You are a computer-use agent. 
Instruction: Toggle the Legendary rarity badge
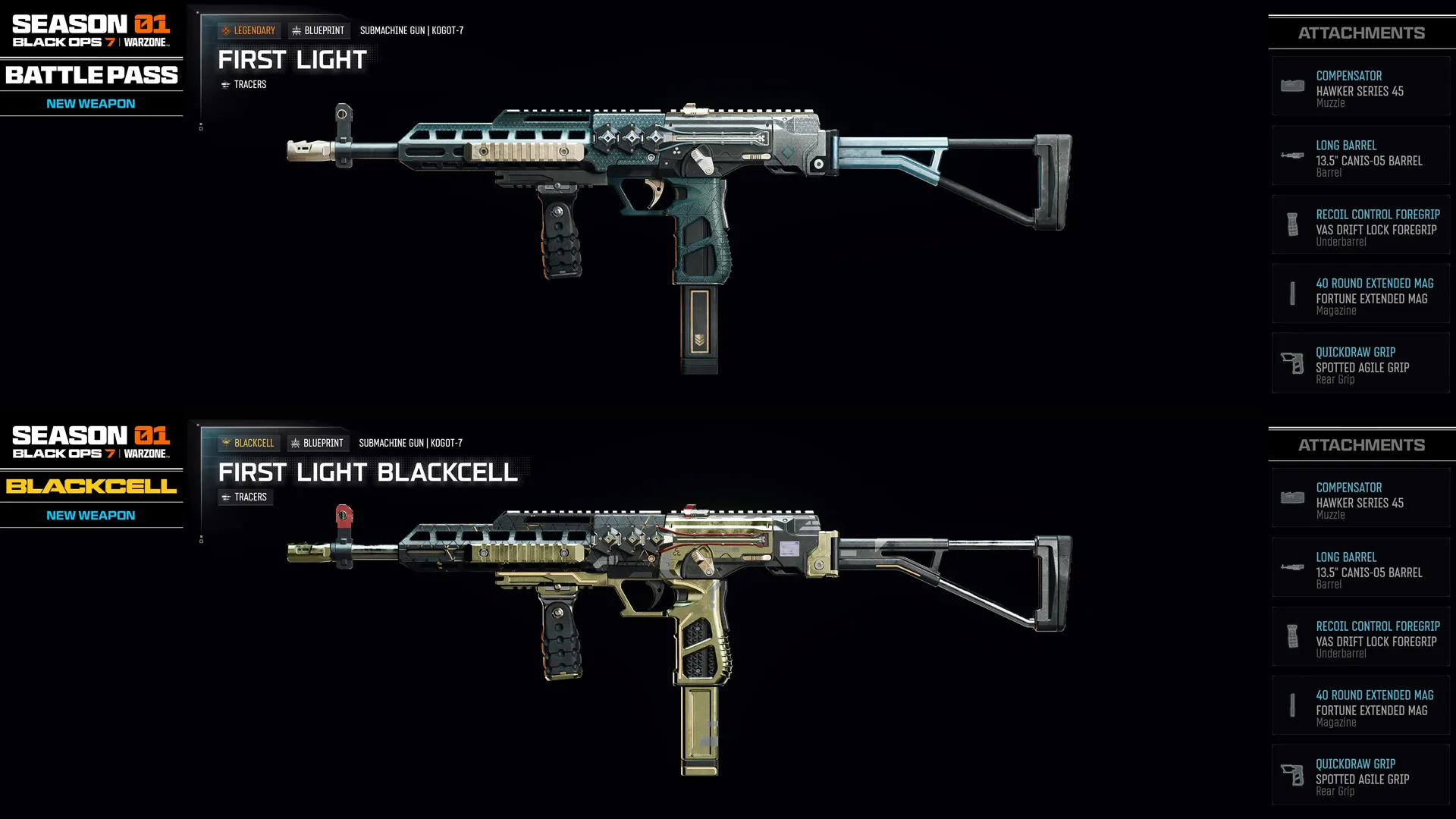[249, 30]
